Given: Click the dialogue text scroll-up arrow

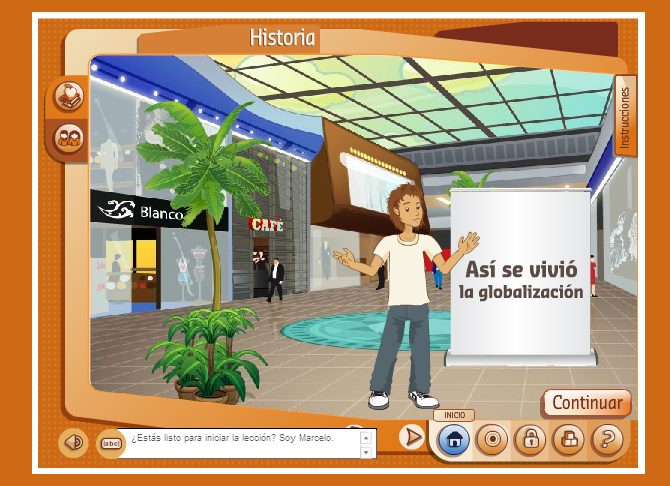Looking at the screenshot, I should pyautogui.click(x=368, y=436).
